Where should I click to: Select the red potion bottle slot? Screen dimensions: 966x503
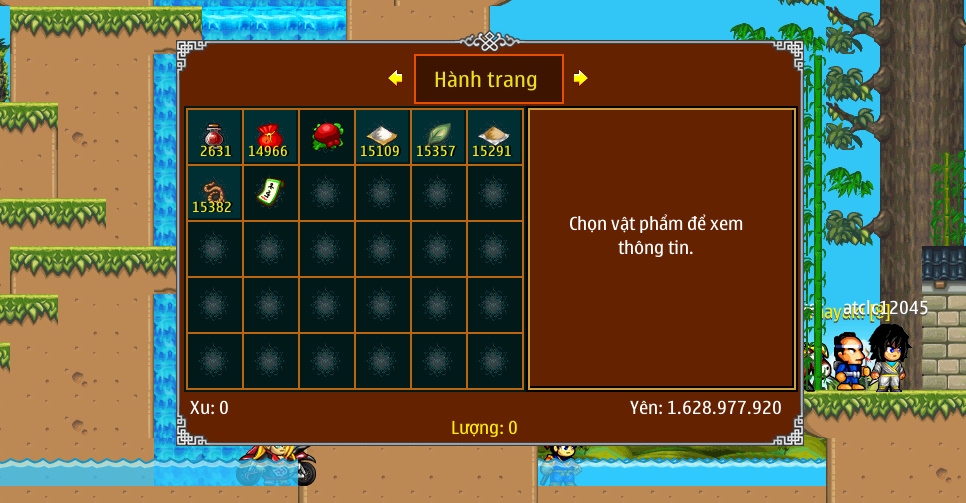tap(215, 137)
